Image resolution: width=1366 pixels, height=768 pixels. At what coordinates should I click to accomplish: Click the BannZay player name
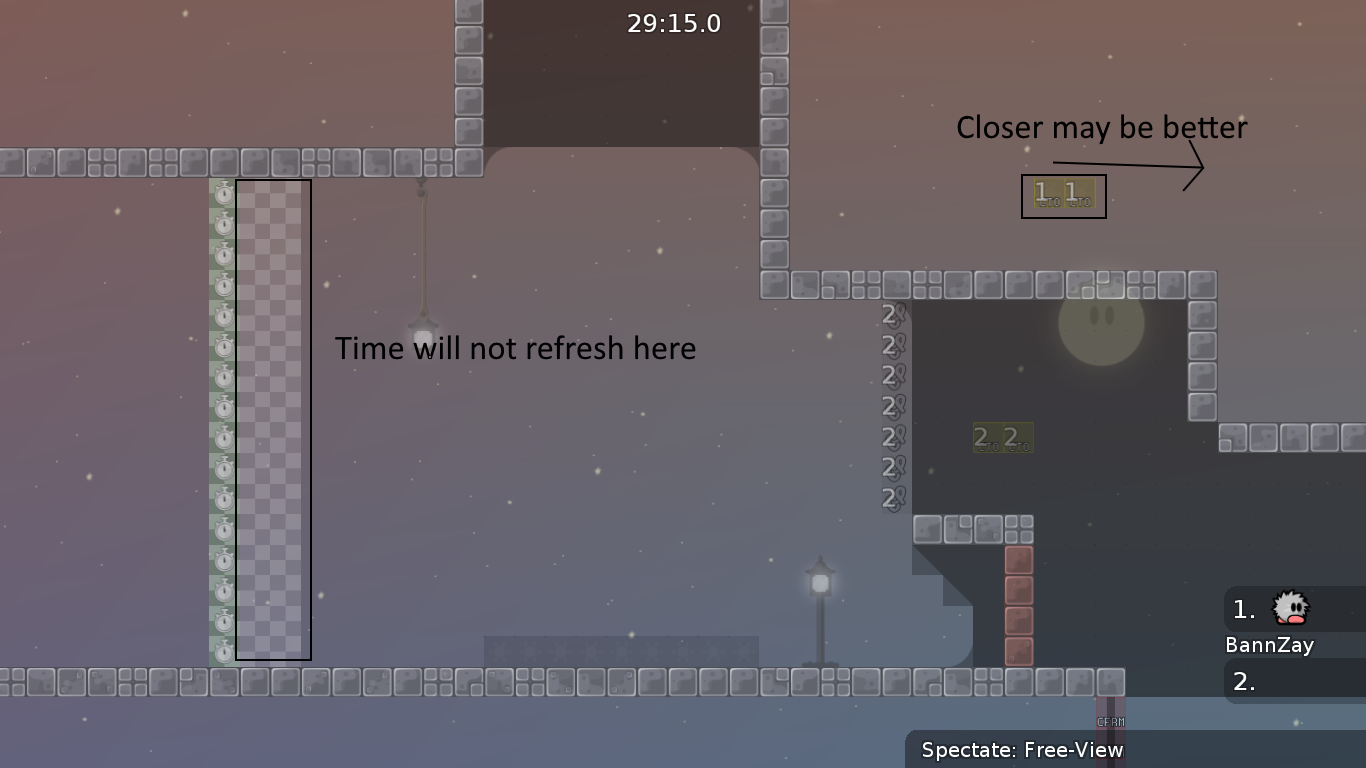1270,645
